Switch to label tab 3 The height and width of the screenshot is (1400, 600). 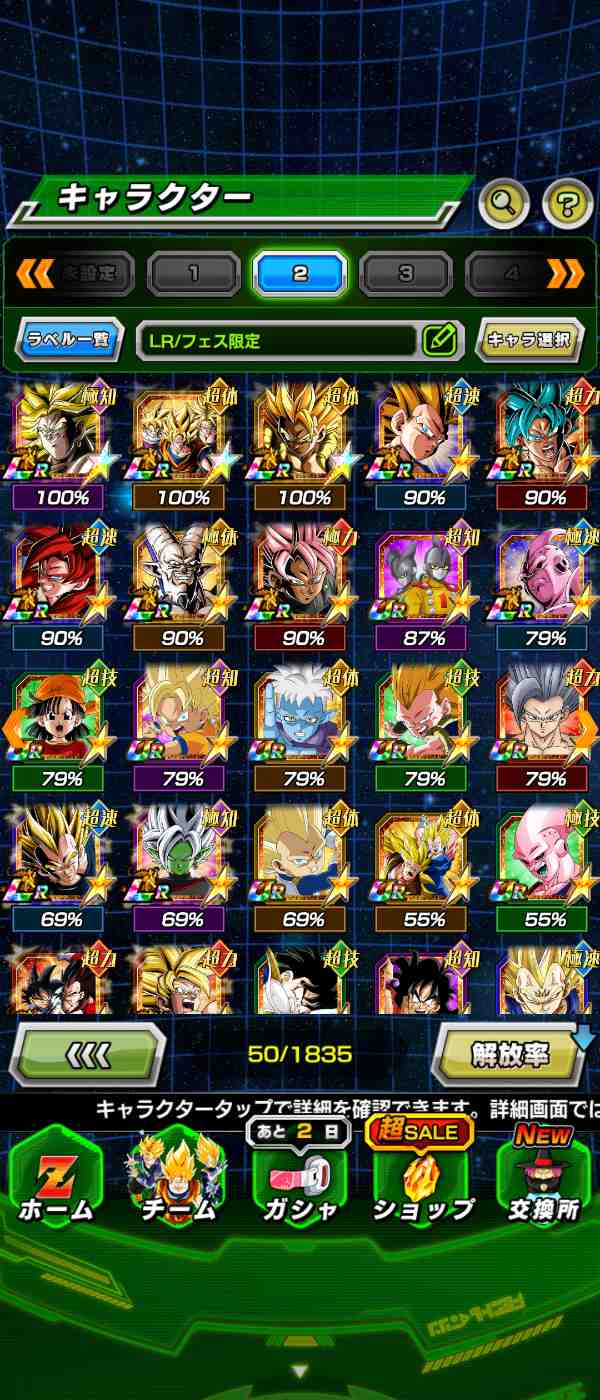[406, 273]
